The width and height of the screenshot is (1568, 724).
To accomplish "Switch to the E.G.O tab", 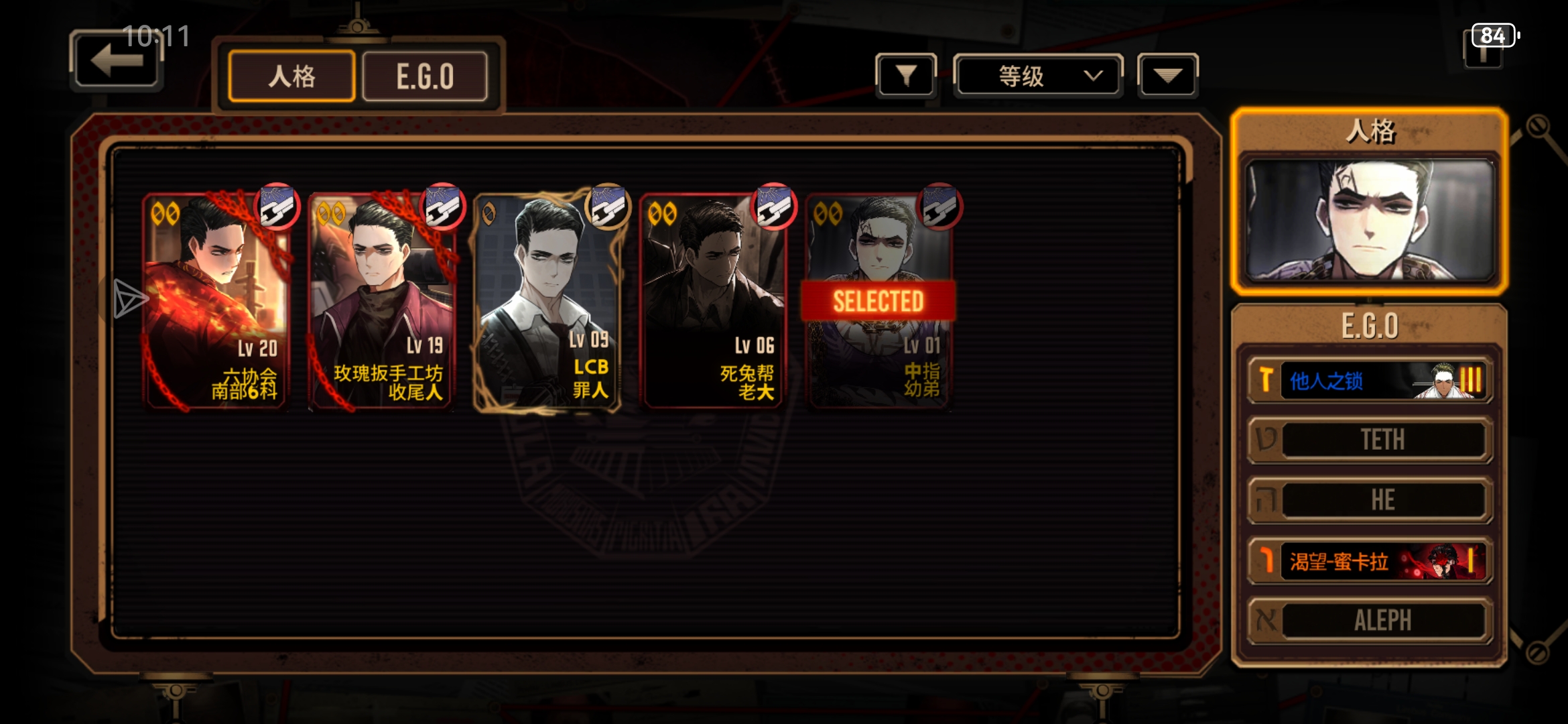I will tap(425, 76).
